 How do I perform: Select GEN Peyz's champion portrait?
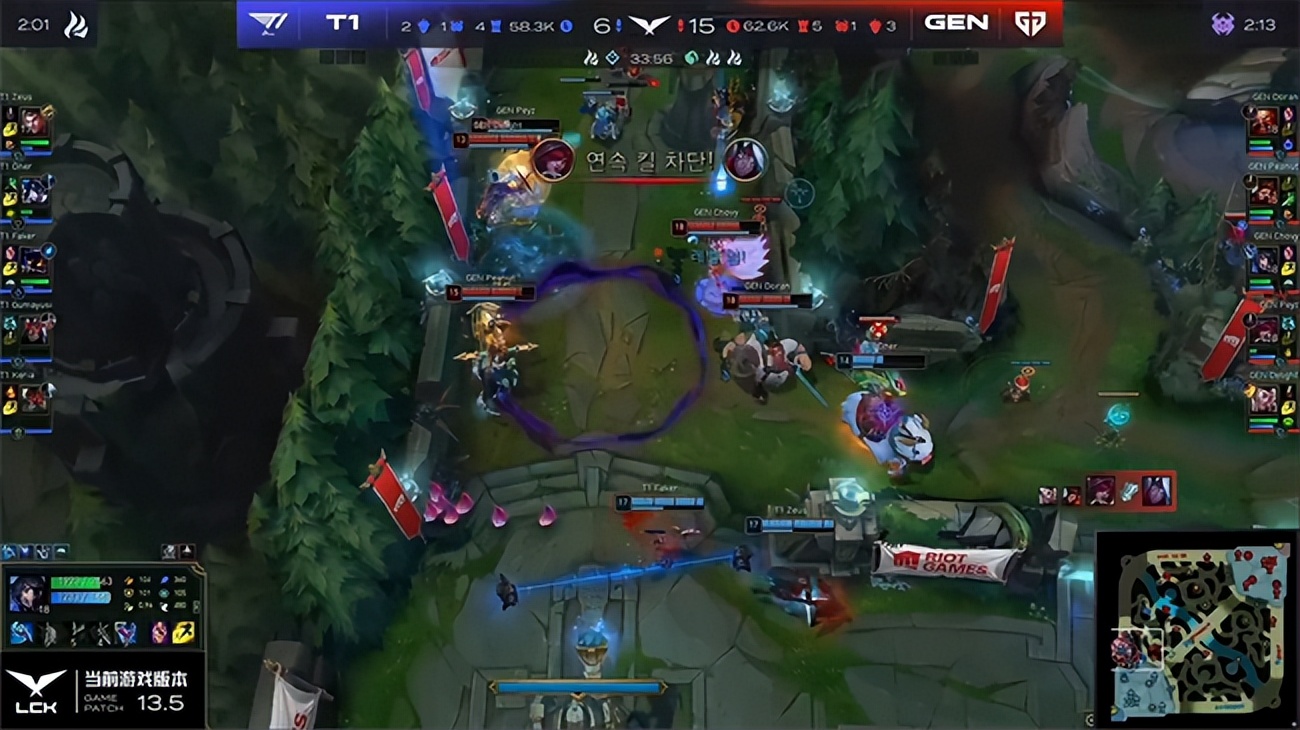click(x=1265, y=329)
